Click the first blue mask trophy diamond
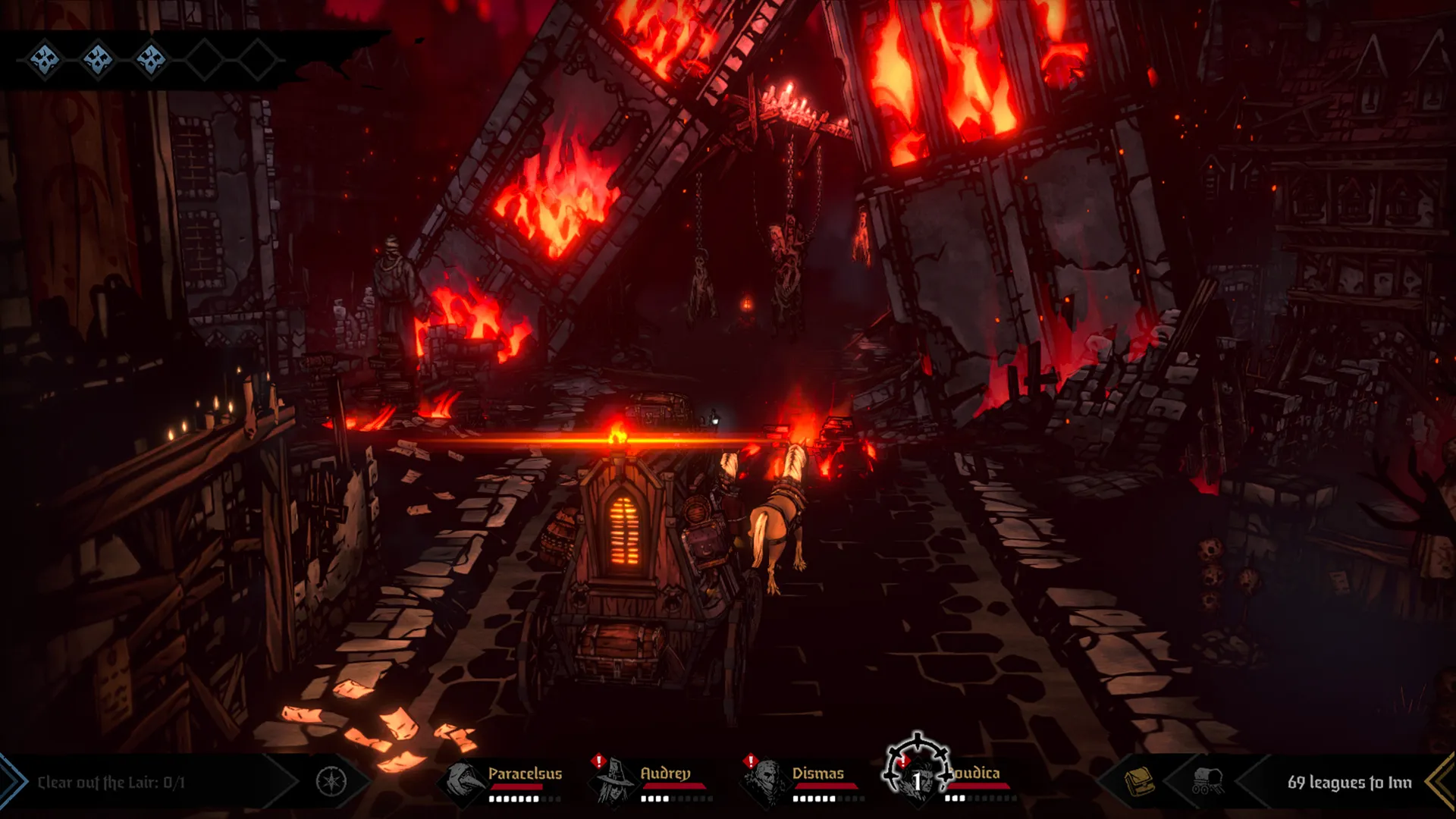 pyautogui.click(x=44, y=59)
